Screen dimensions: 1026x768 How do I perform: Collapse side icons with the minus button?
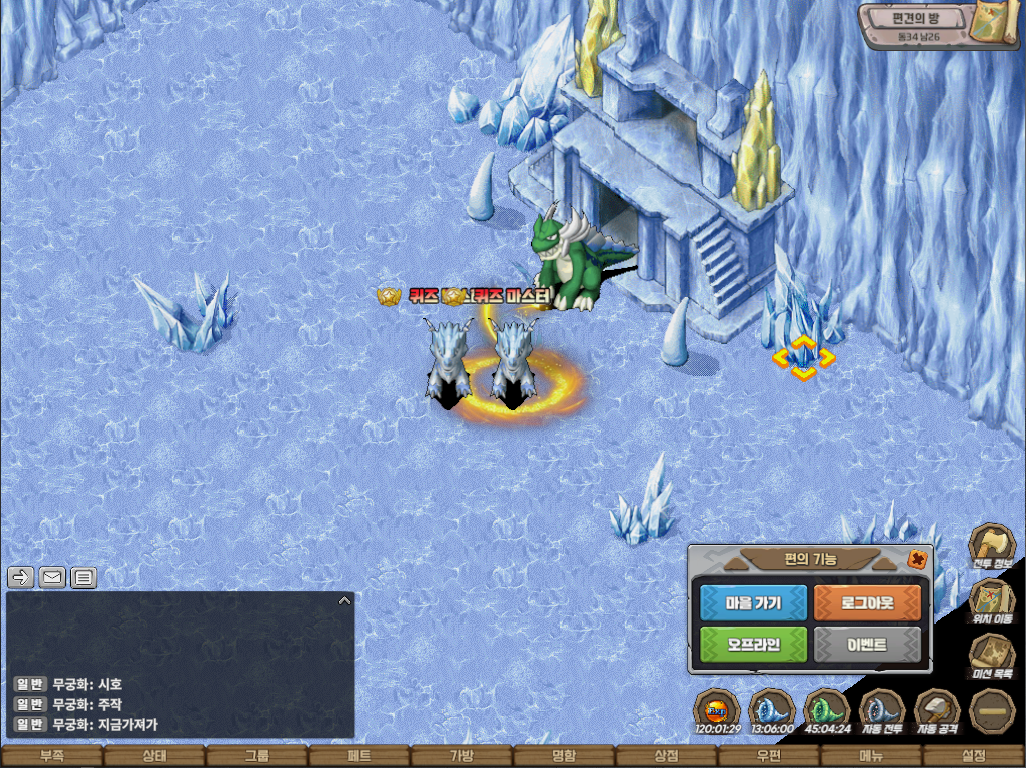click(x=992, y=711)
